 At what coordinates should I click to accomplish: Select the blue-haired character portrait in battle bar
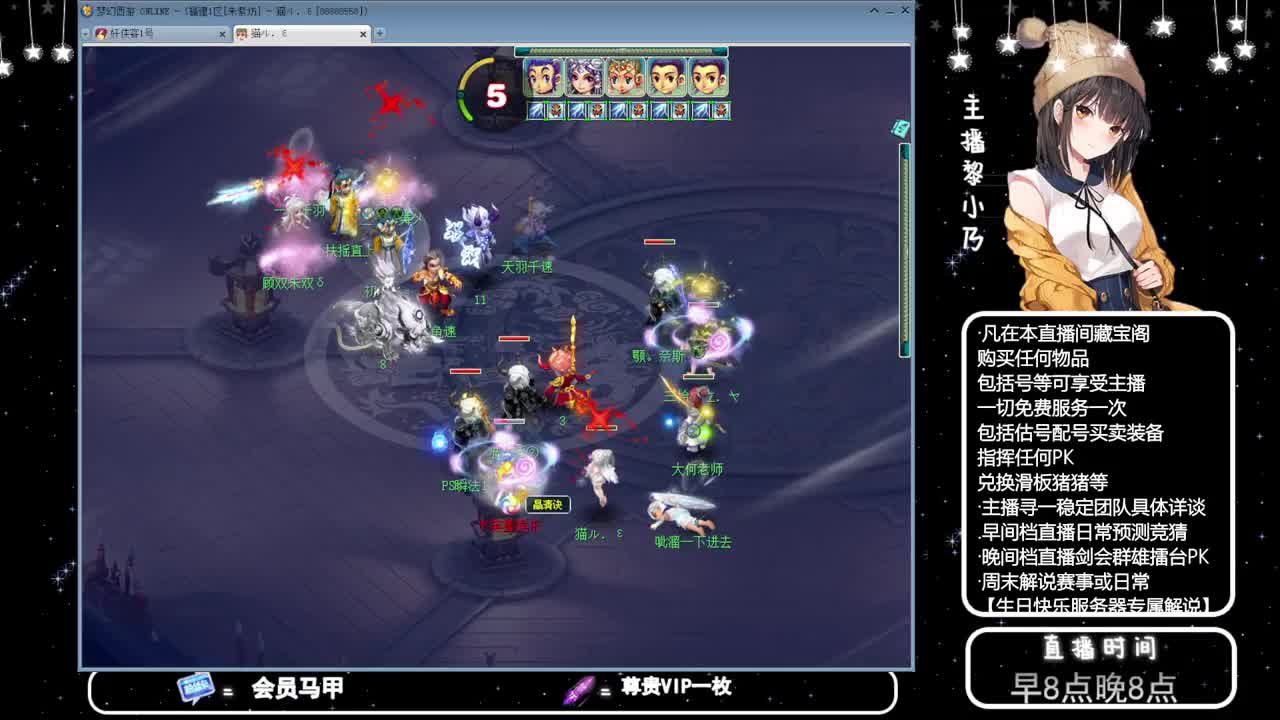[543, 77]
